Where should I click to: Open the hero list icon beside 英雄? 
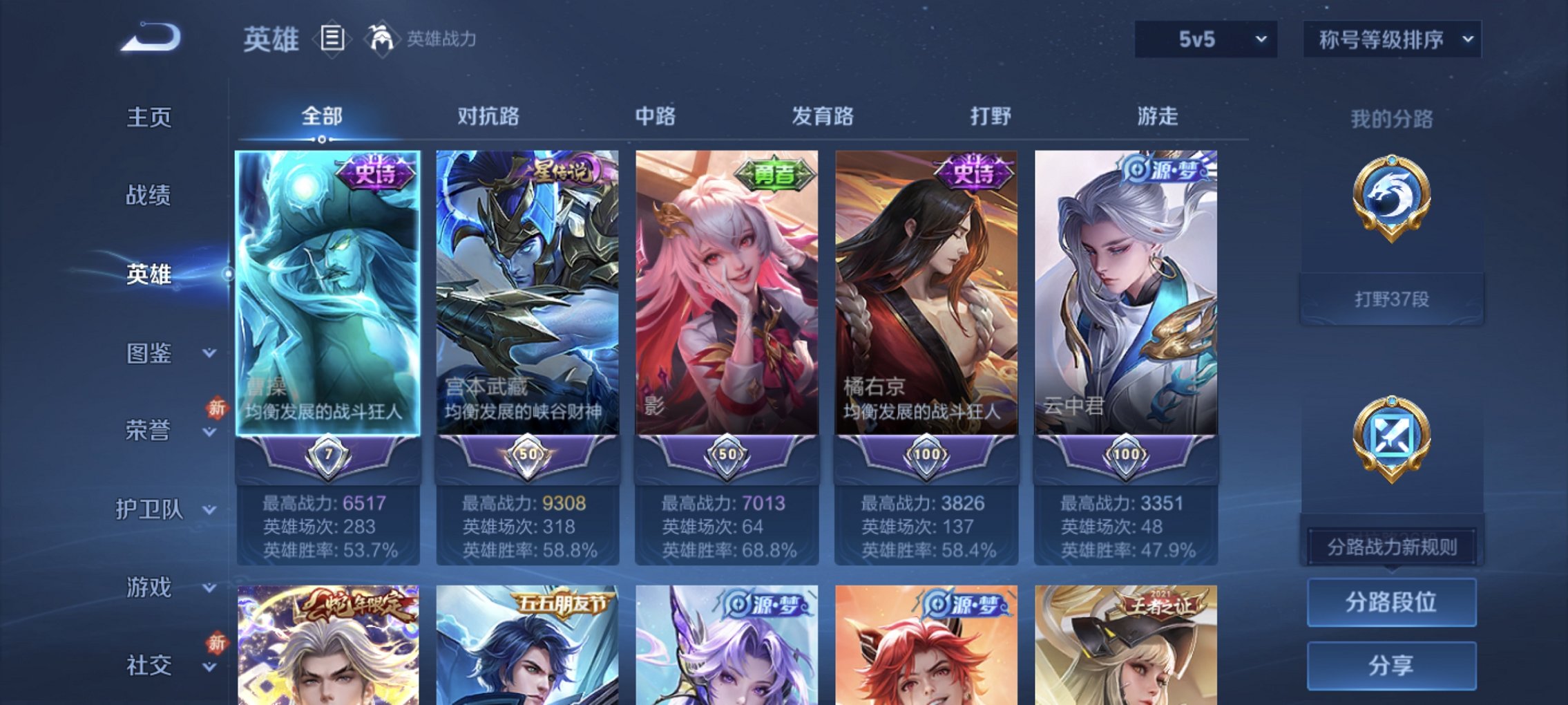pyautogui.click(x=332, y=39)
